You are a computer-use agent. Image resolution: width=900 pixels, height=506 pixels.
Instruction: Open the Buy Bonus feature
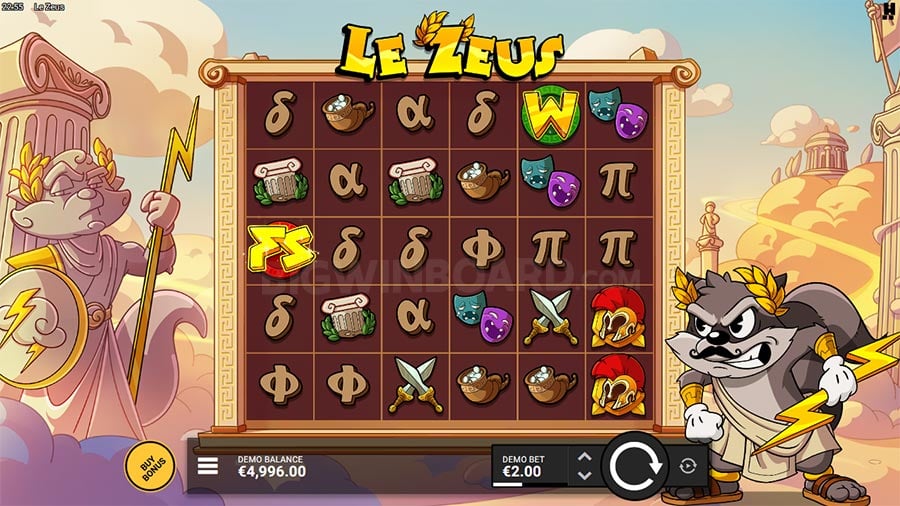pos(149,464)
